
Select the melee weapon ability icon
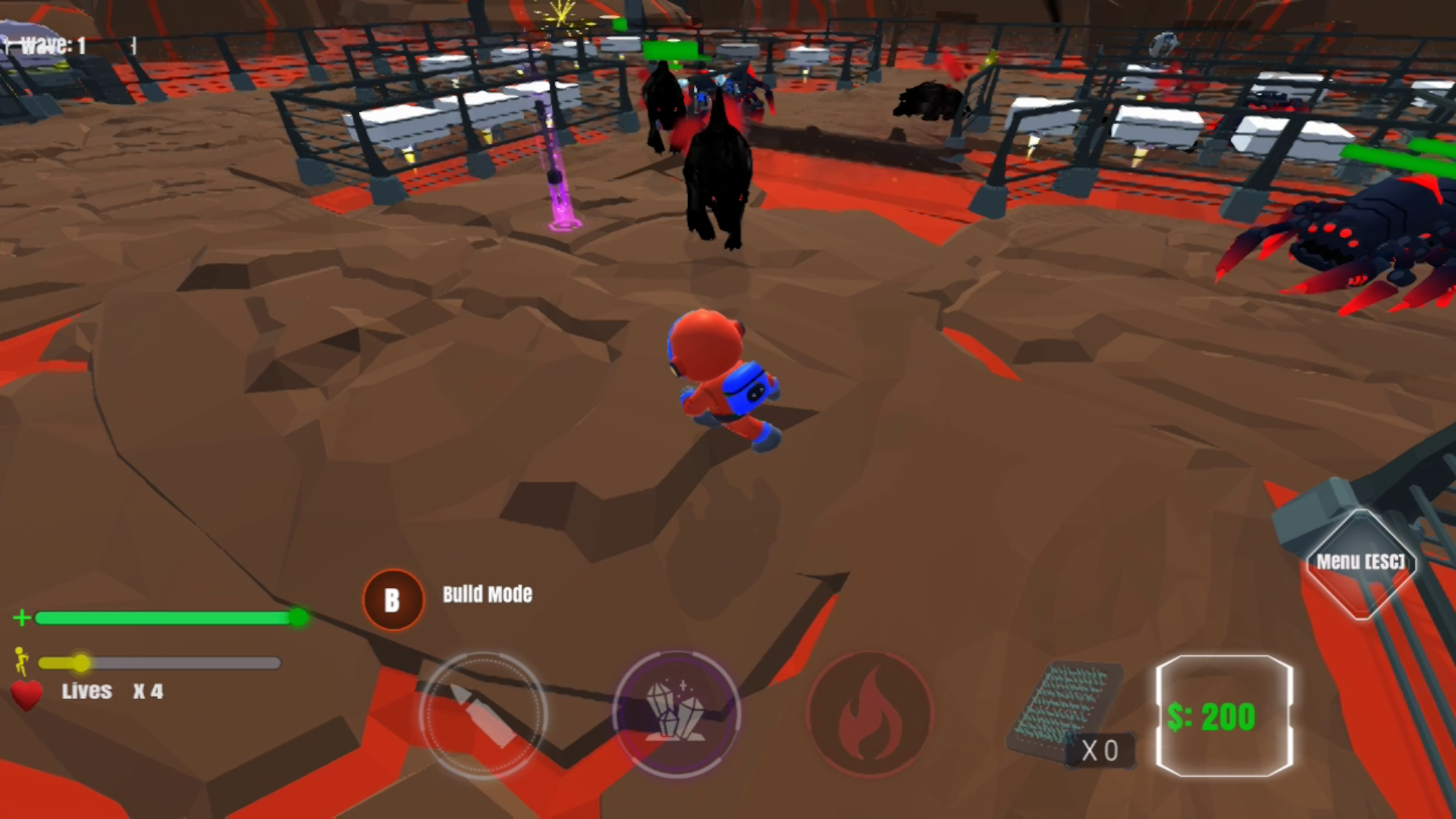pos(484,715)
